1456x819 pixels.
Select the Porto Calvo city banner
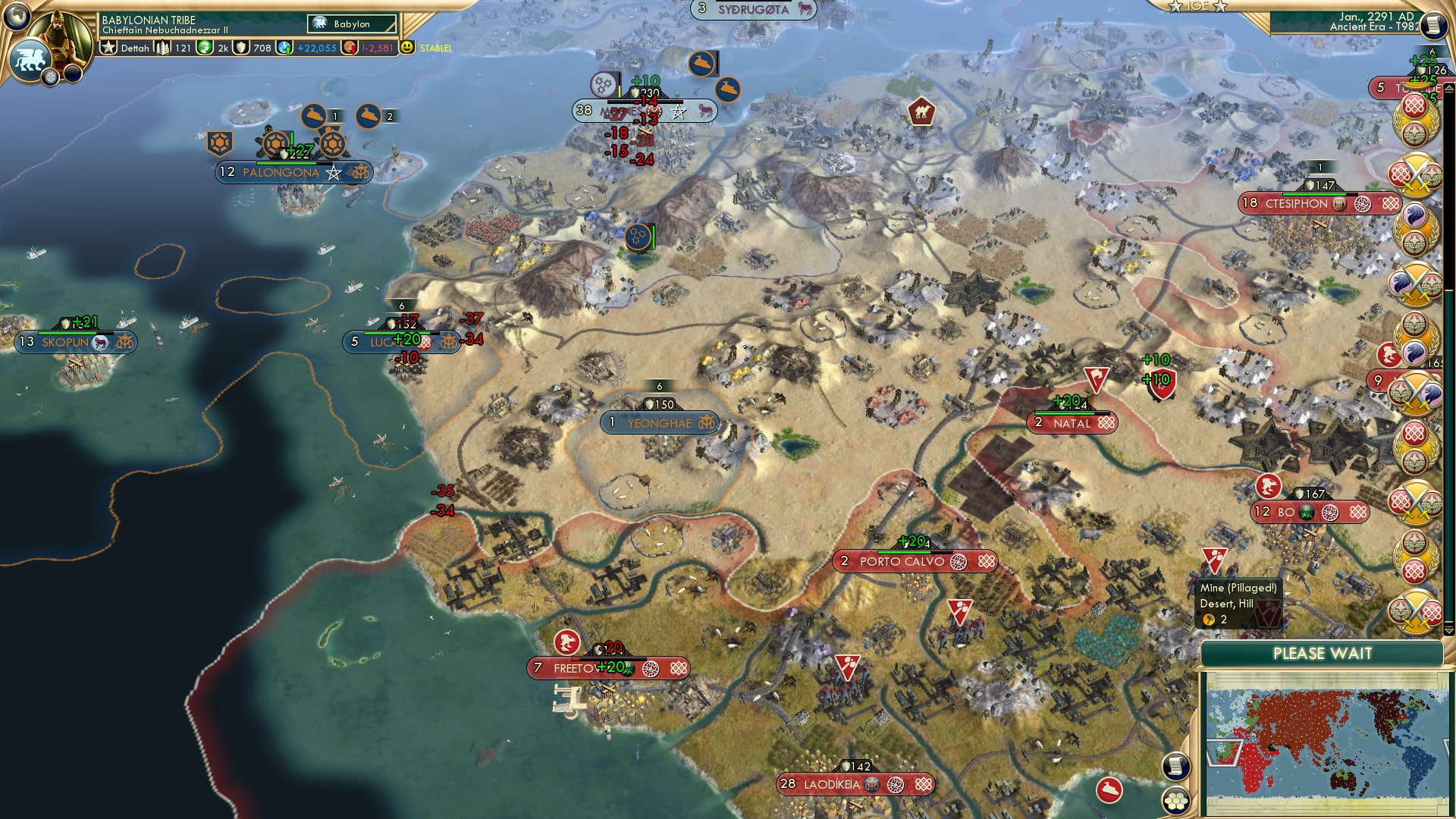(x=902, y=562)
